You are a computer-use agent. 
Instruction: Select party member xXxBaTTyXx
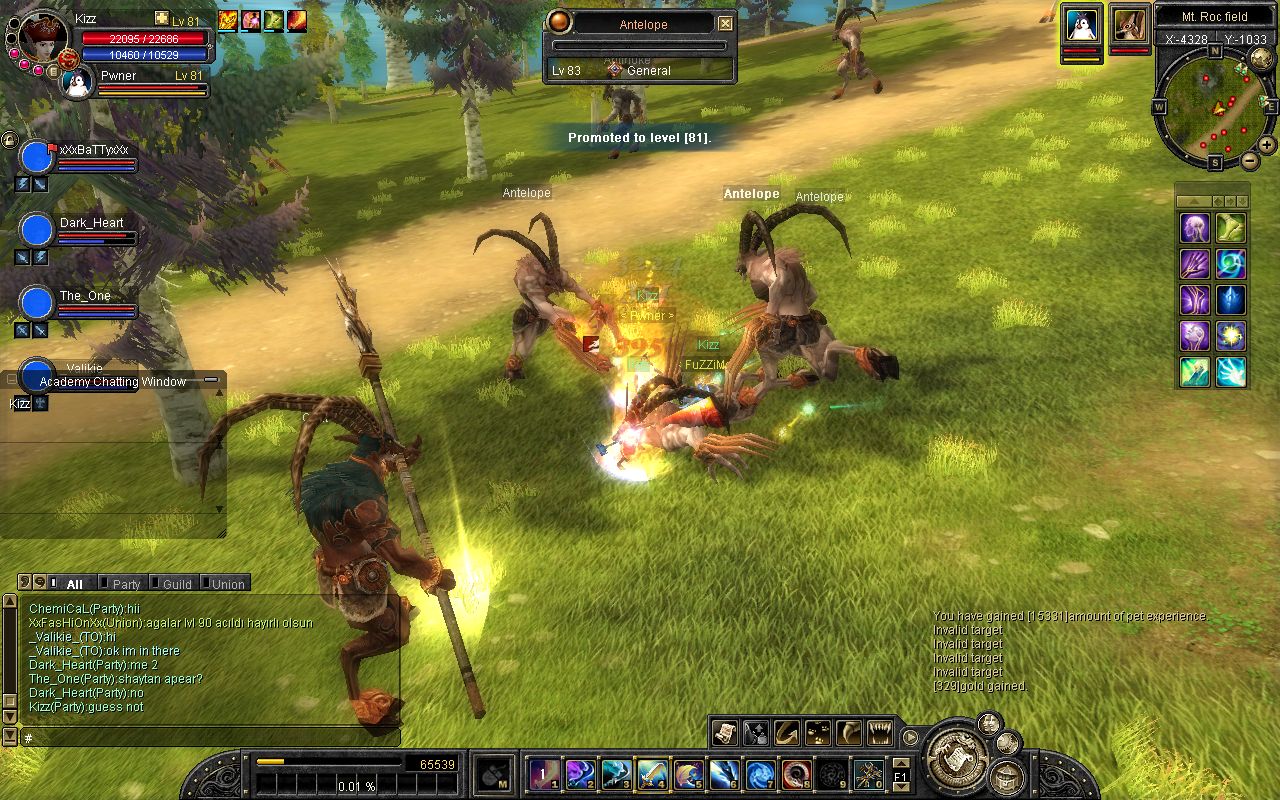(x=36, y=157)
